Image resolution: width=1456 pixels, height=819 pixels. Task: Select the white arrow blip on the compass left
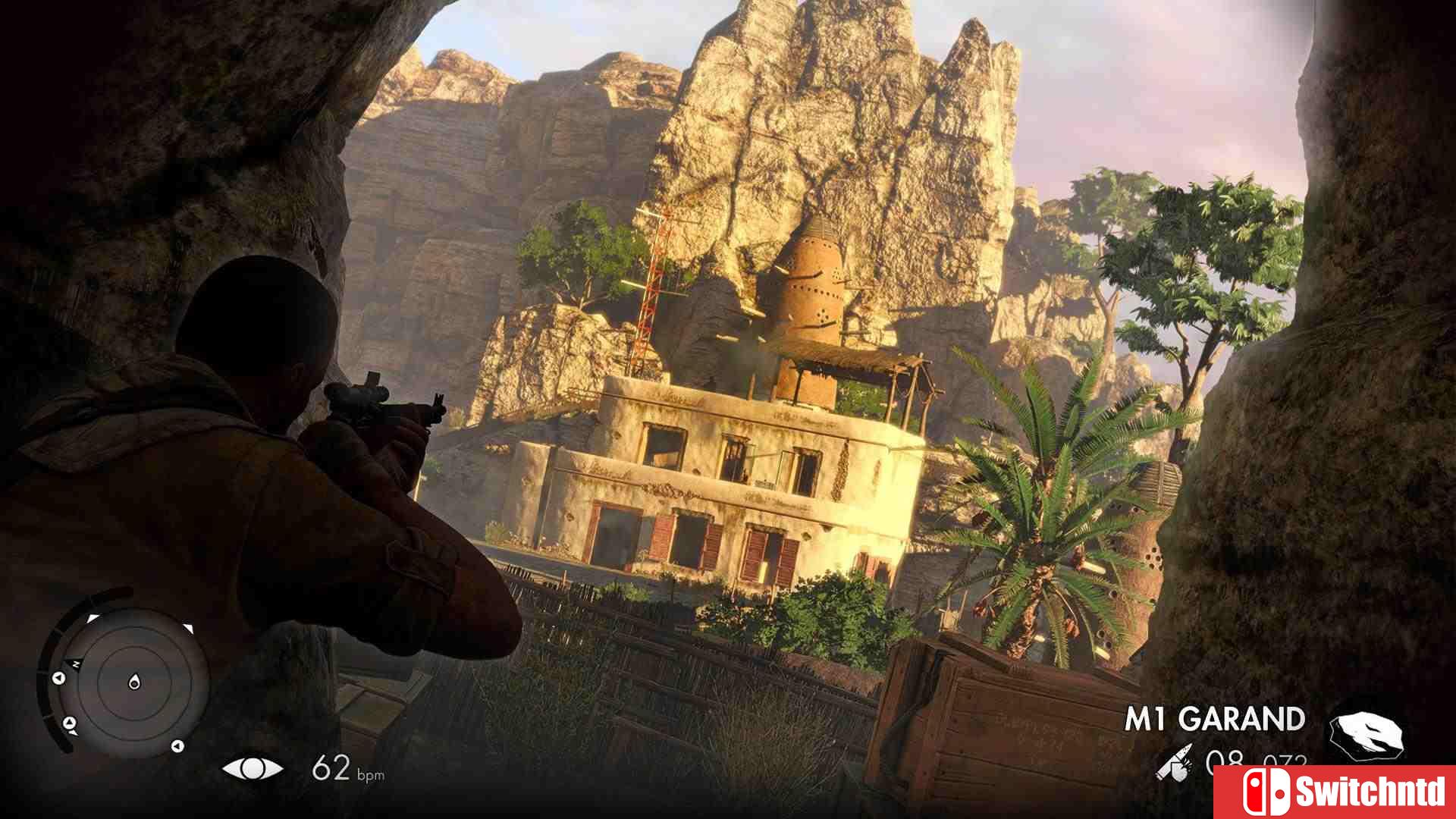click(x=58, y=678)
